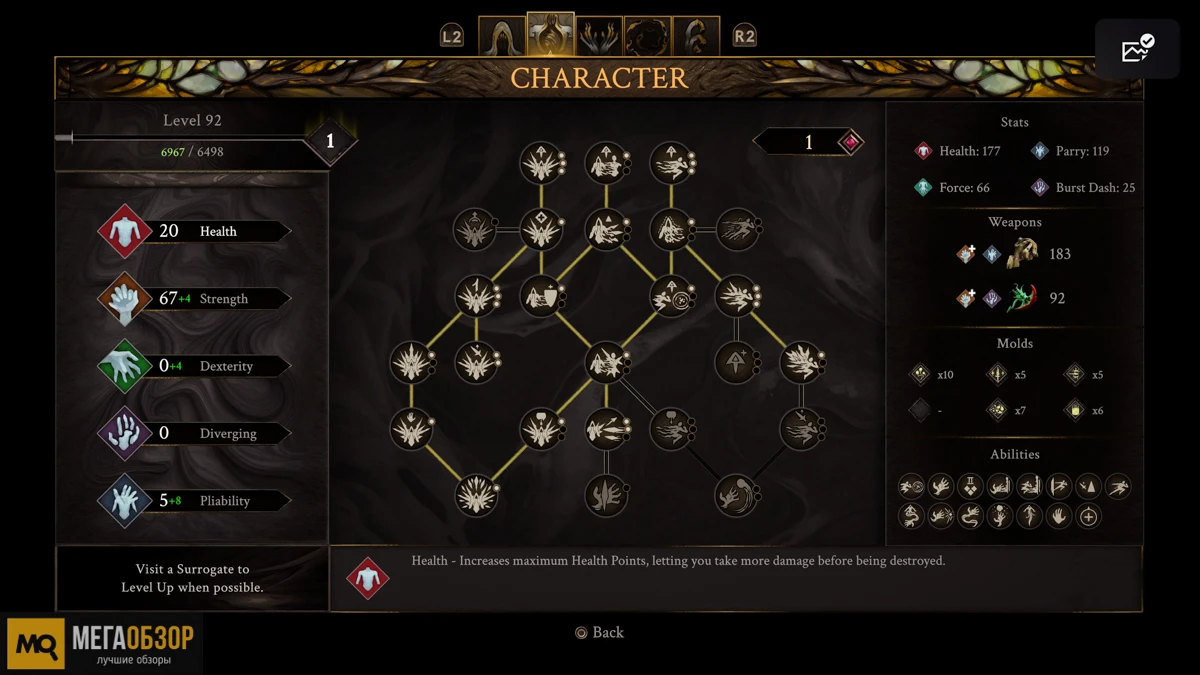Select the mold with x7 count
1200x675 pixels.
pos(997,410)
